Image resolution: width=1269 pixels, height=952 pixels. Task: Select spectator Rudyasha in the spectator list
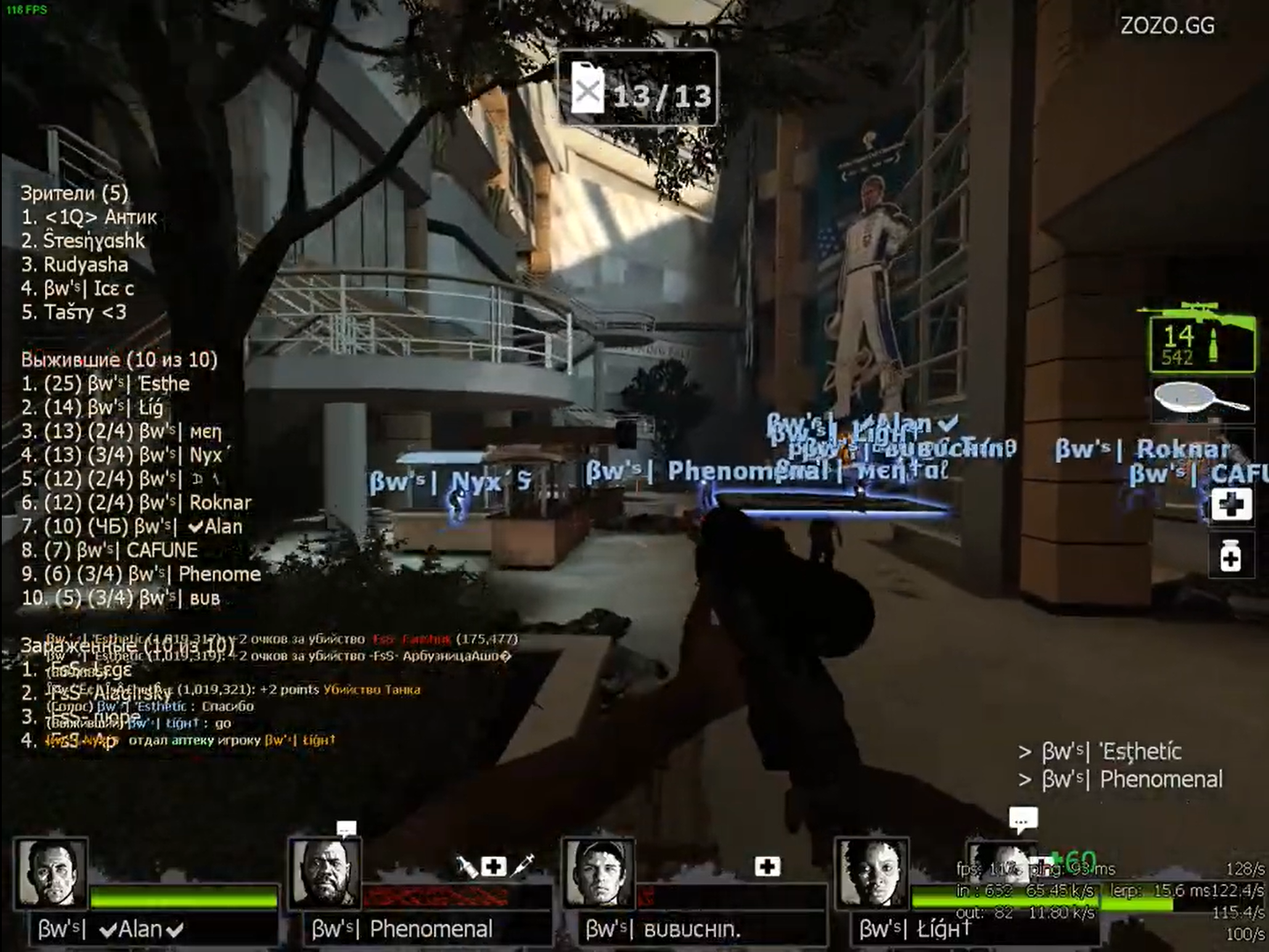pos(85,264)
